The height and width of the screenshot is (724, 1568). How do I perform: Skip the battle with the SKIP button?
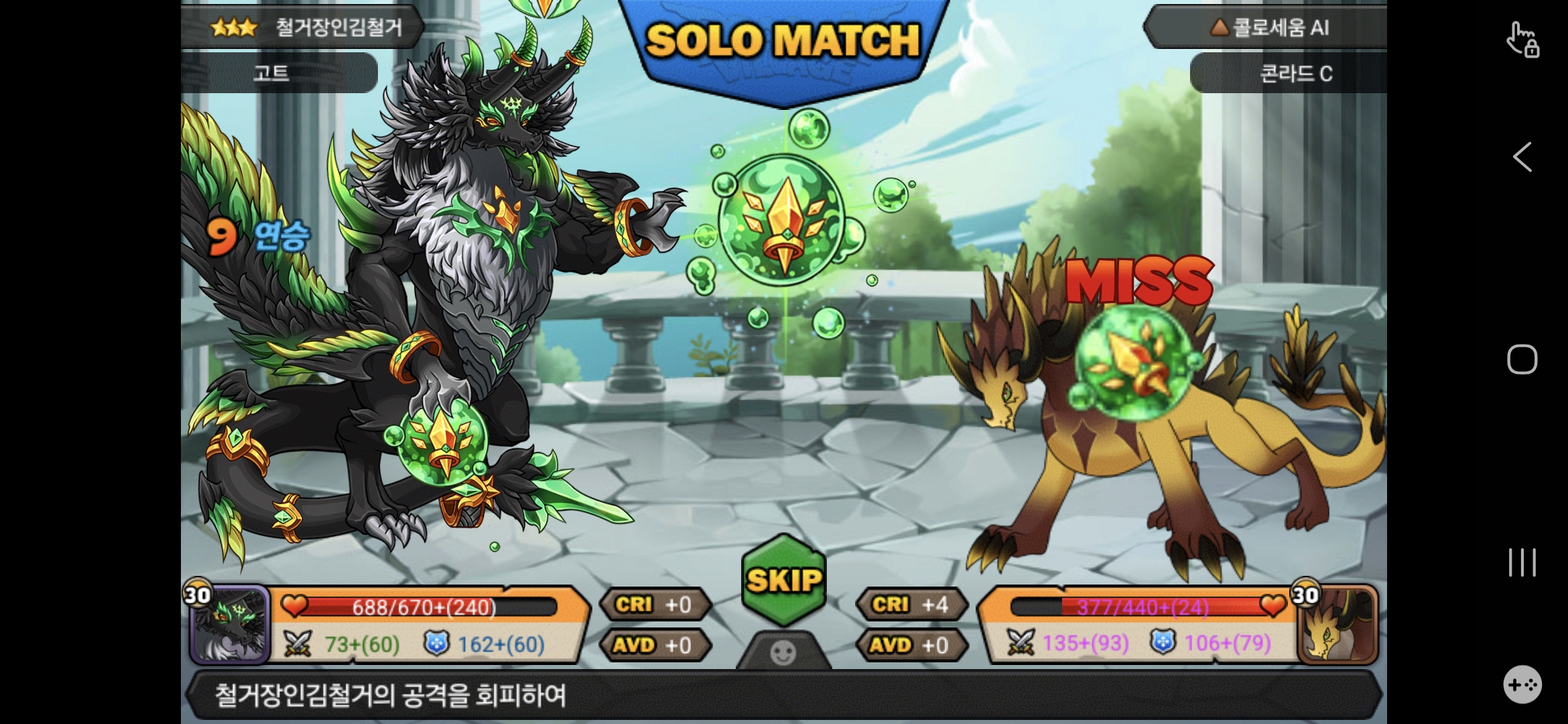click(x=783, y=580)
